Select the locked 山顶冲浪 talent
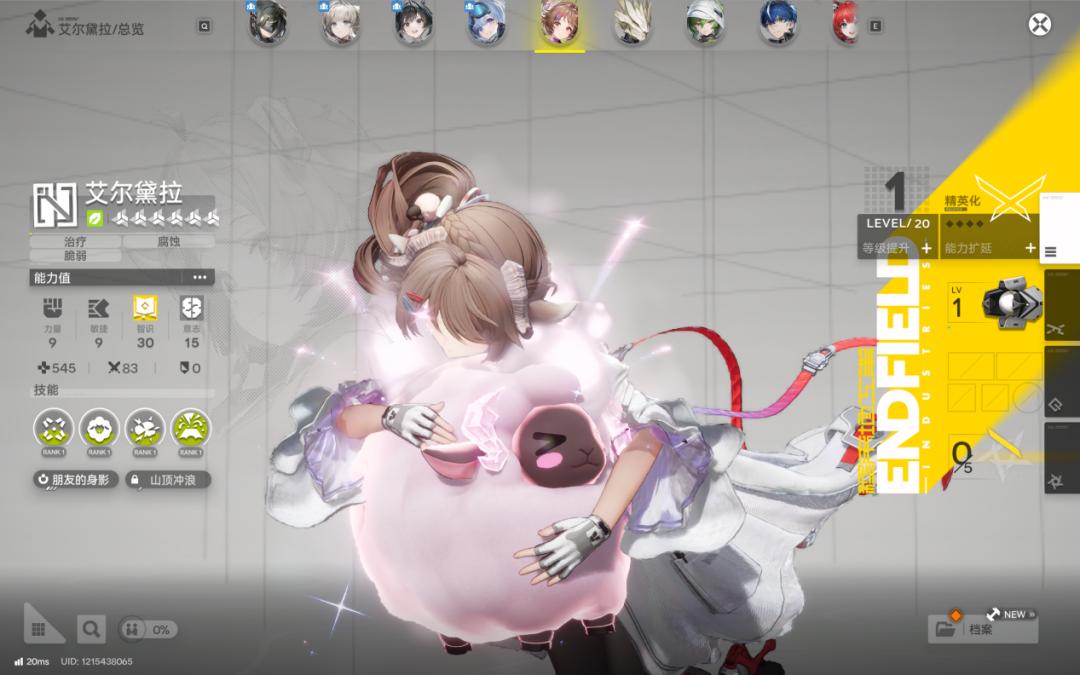 pos(167,480)
